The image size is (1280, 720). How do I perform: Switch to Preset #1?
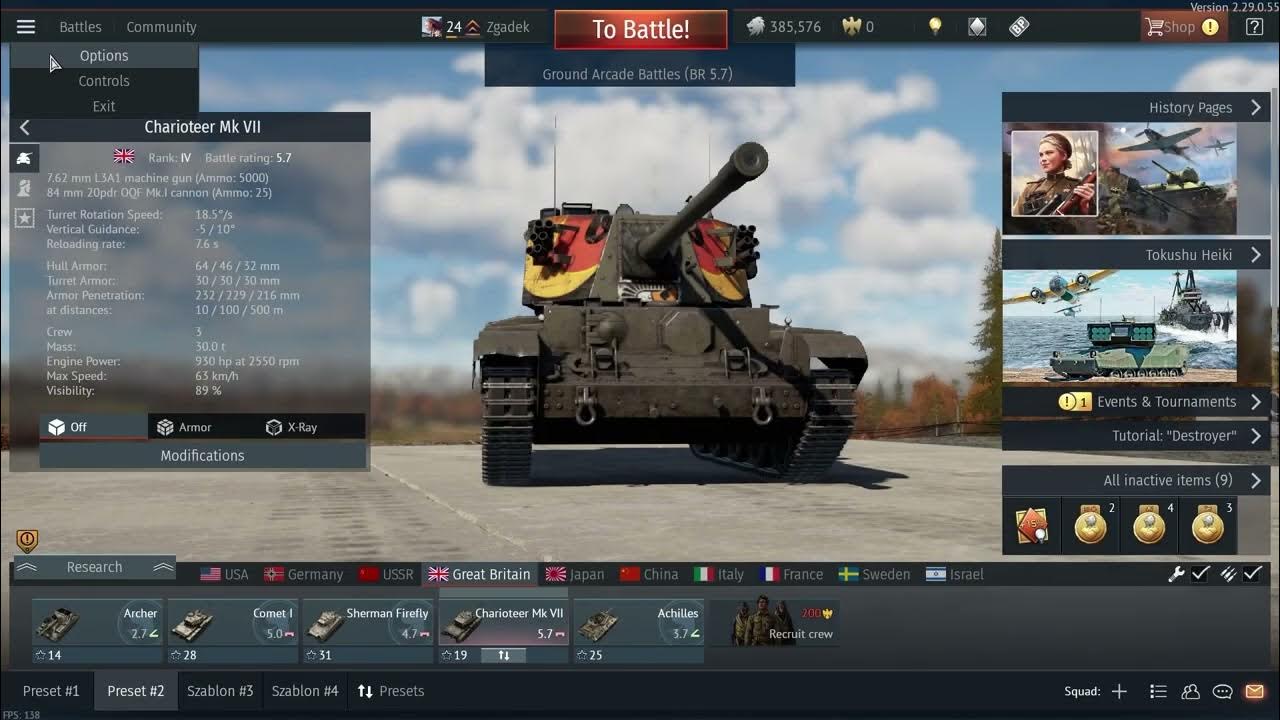tap(51, 691)
